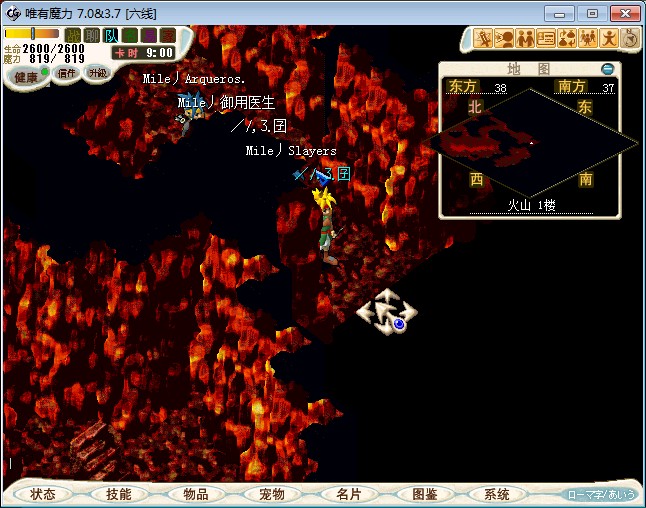Screen dimensions: 646x508
Task: Open the 物品 items menu
Action: (195, 494)
